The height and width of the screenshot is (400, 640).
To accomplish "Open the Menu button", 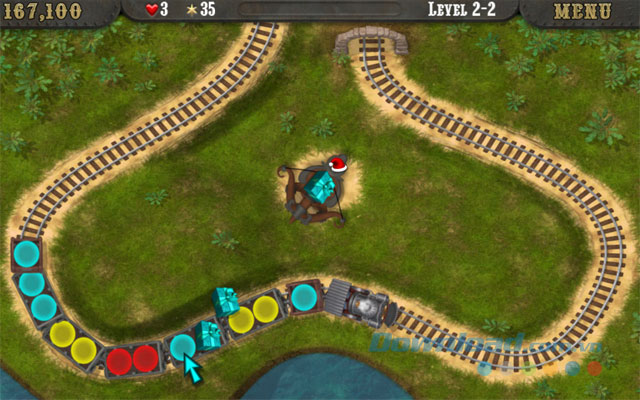I will tap(581, 11).
